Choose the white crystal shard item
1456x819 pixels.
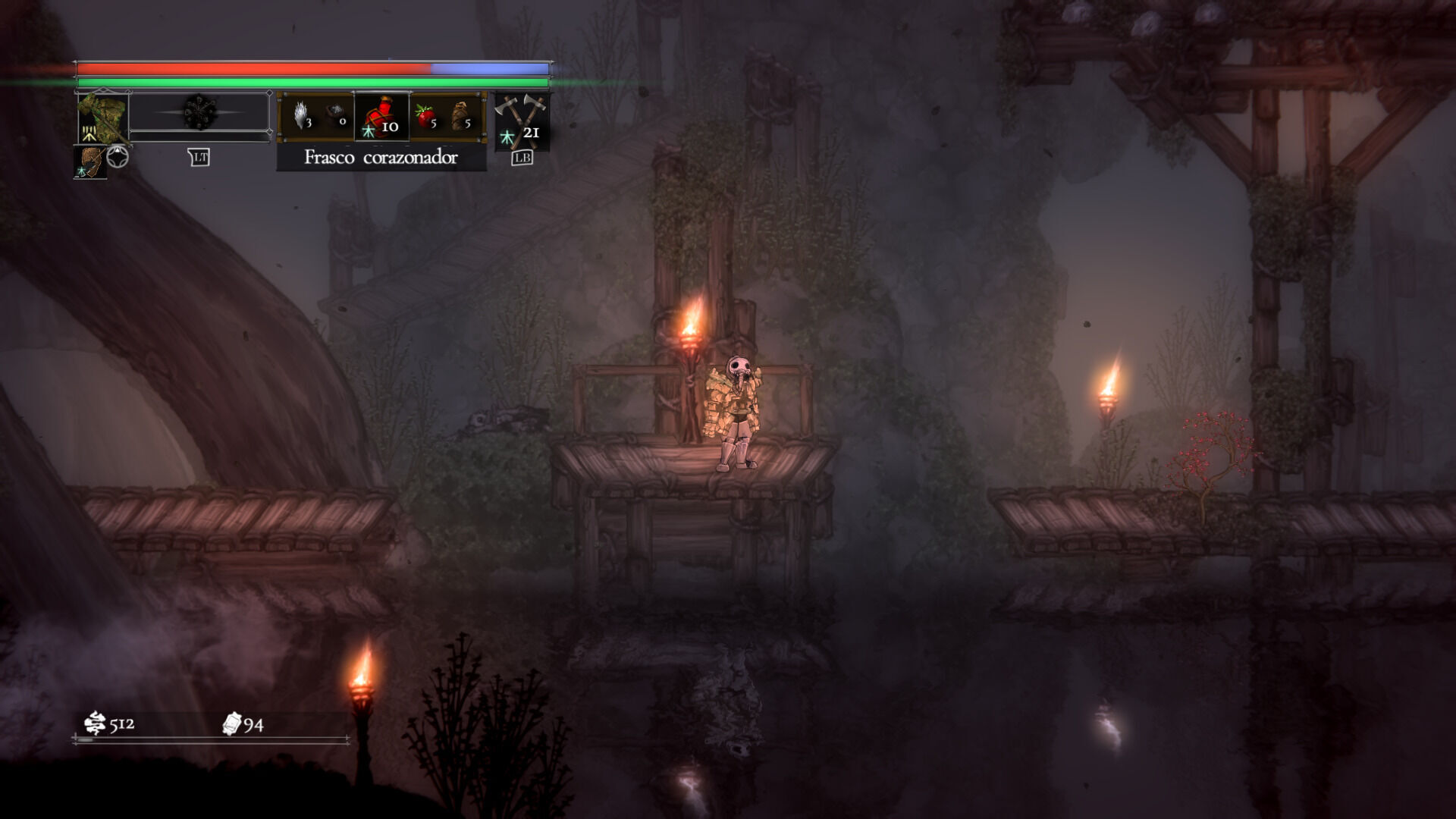302,116
